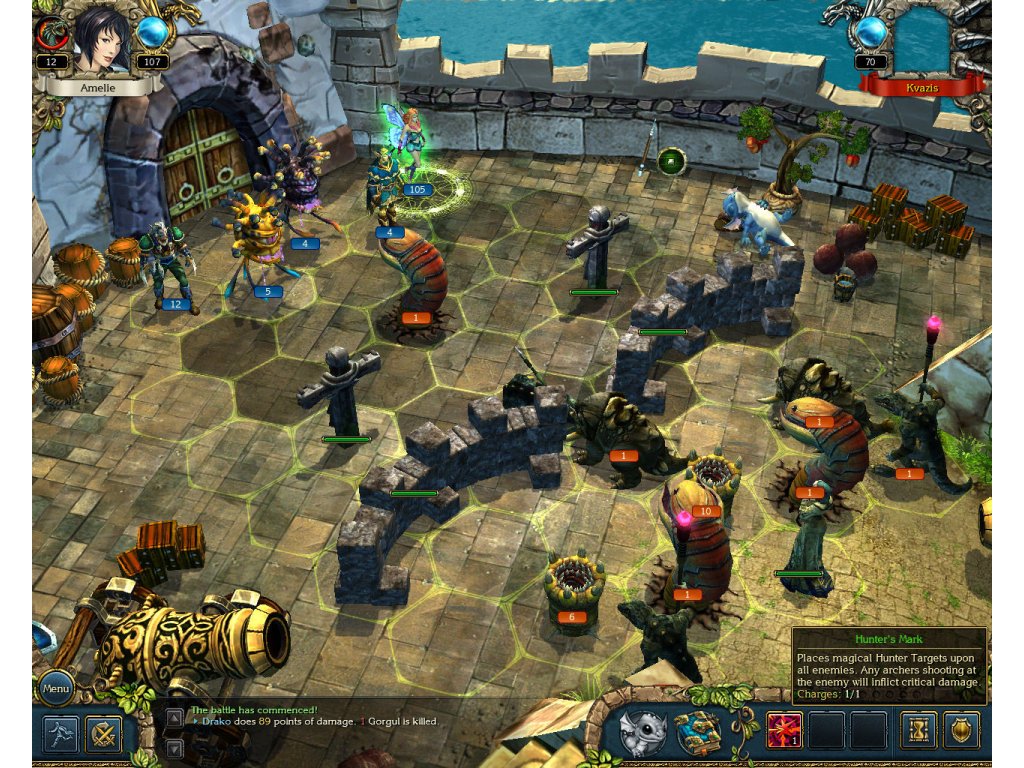The width and height of the screenshot is (1024, 768).
Task: Click the shield defend button
Action: click(961, 731)
